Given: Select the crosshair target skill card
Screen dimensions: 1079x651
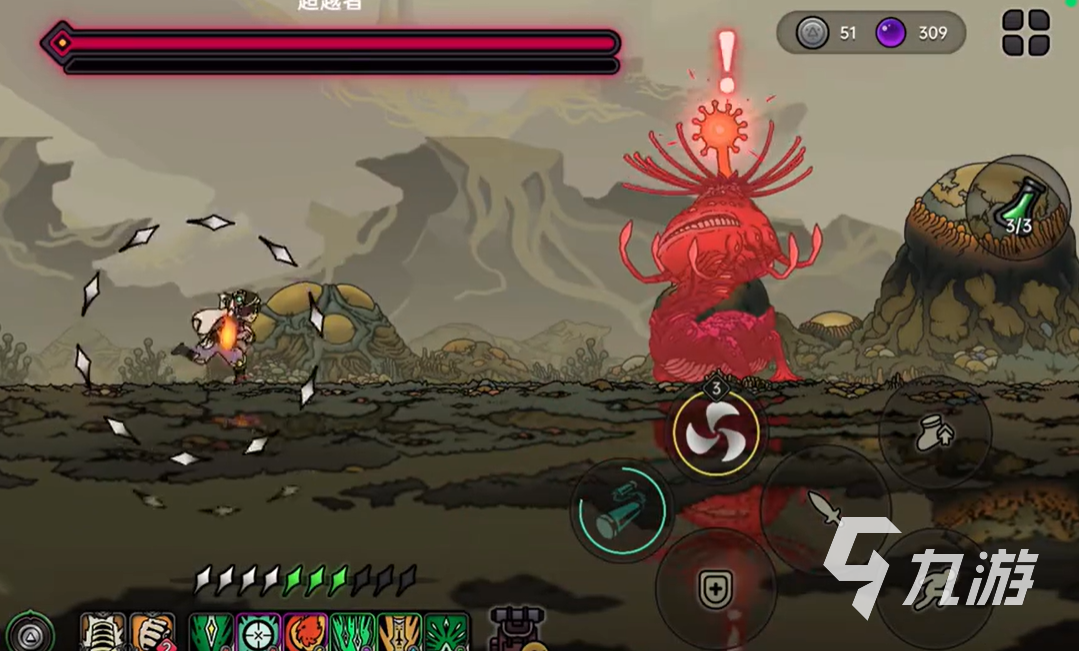Looking at the screenshot, I should point(258,633).
